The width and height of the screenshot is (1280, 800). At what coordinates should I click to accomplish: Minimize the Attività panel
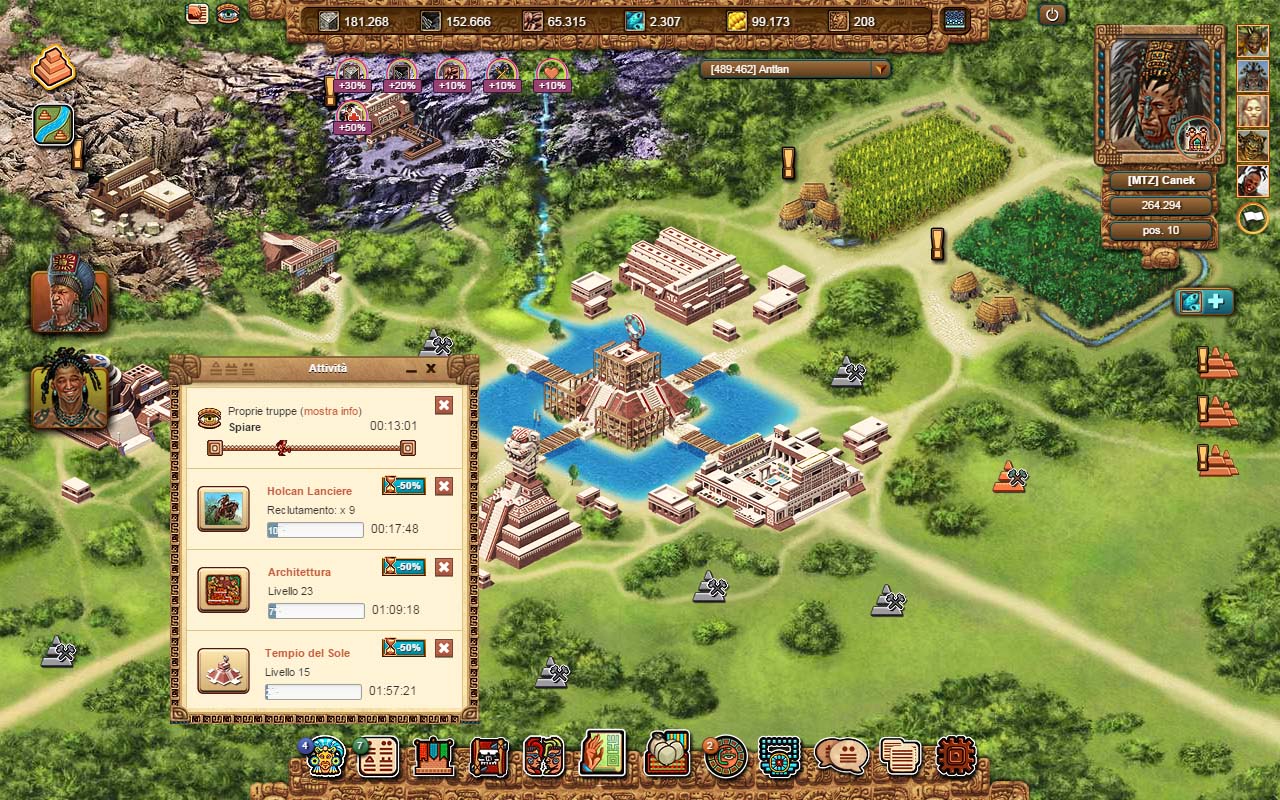[411, 369]
